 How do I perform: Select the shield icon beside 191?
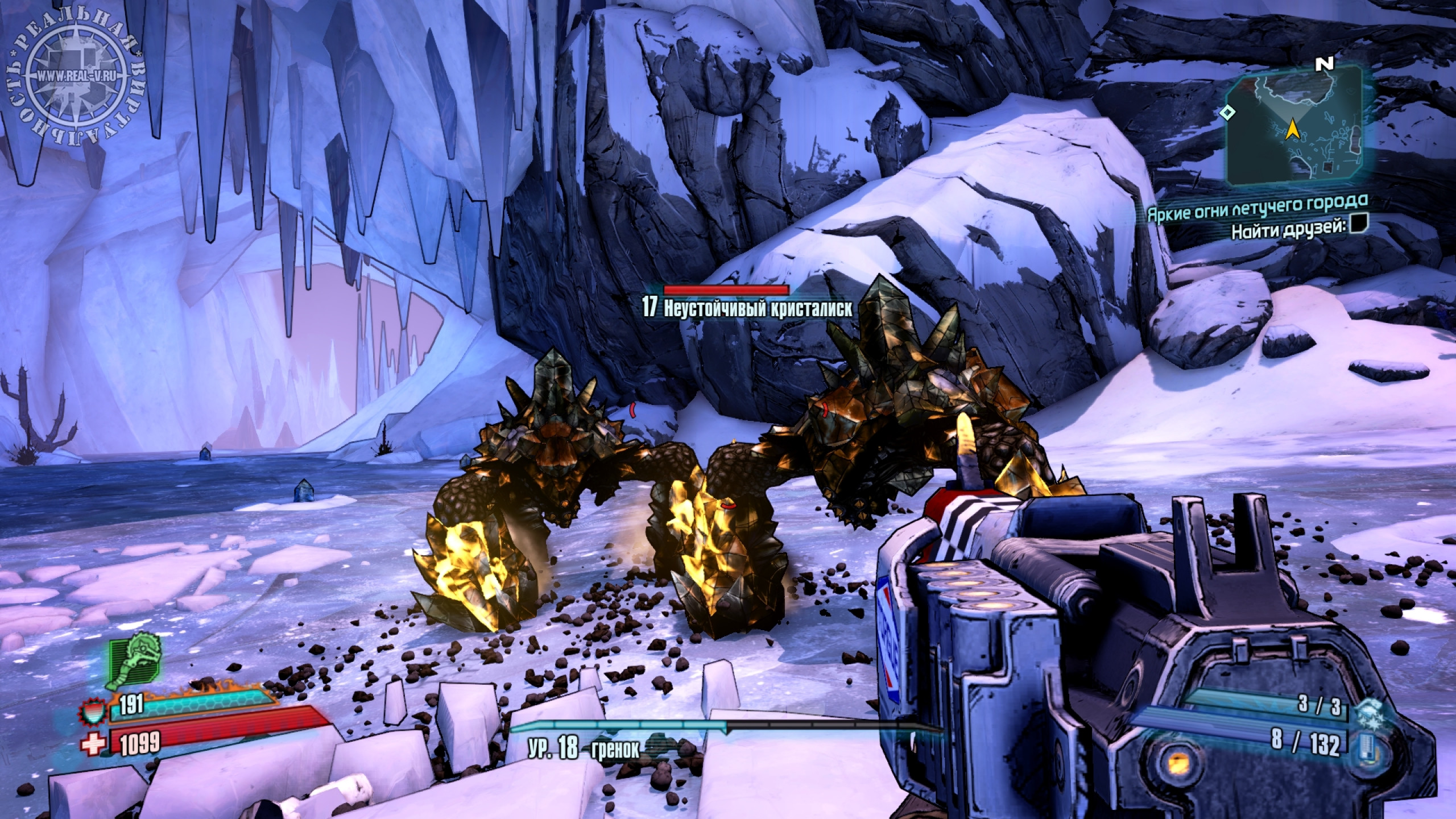(x=93, y=709)
